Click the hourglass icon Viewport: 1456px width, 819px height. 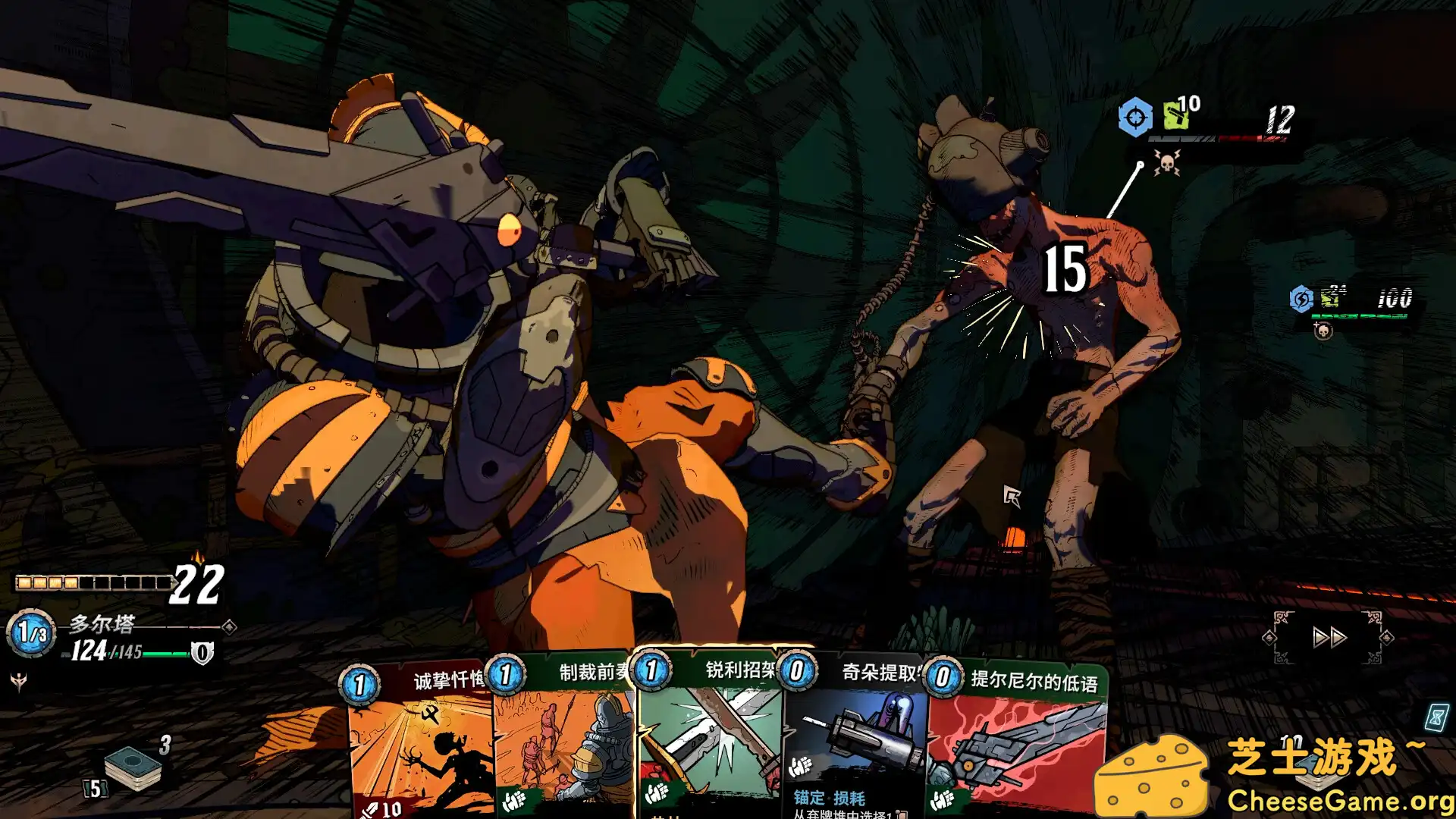pyautogui.click(x=1436, y=717)
